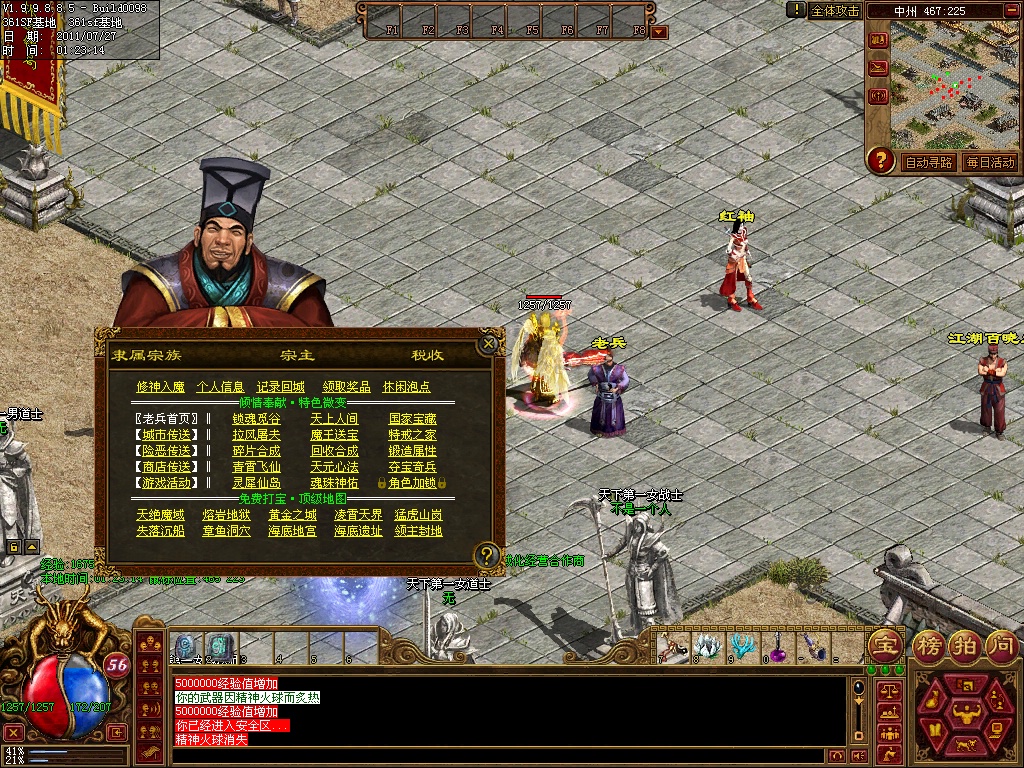The width and height of the screenshot is (1024, 768).
Task: Close the NPC dialog window
Action: pyautogui.click(x=488, y=344)
